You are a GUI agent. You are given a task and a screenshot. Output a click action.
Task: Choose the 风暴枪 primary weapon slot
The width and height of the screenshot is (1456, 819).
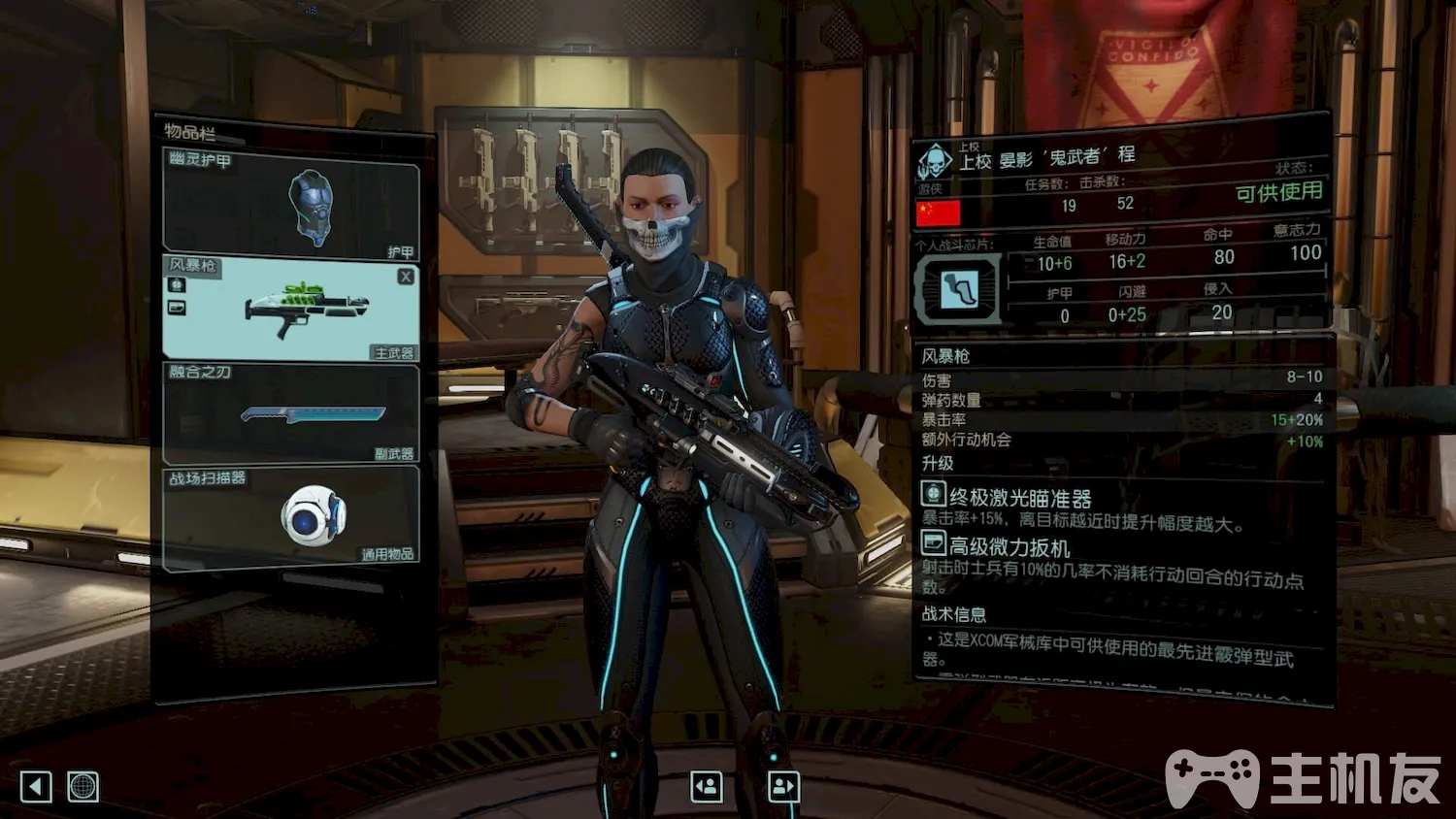click(x=291, y=309)
